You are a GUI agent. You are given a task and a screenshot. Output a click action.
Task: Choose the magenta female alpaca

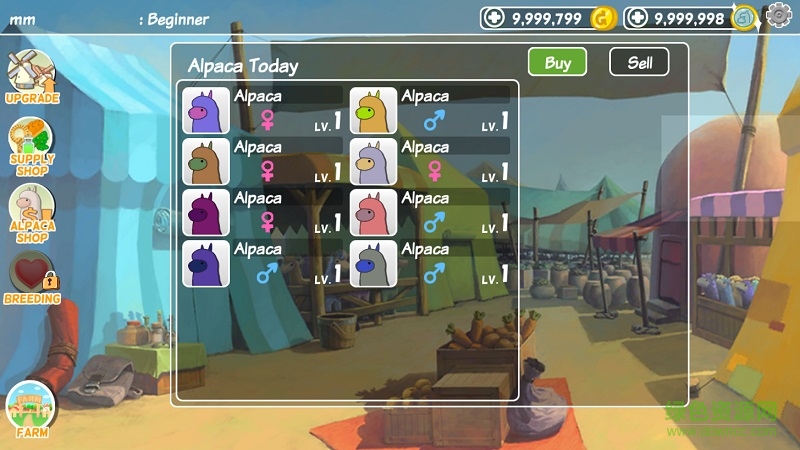pos(206,212)
